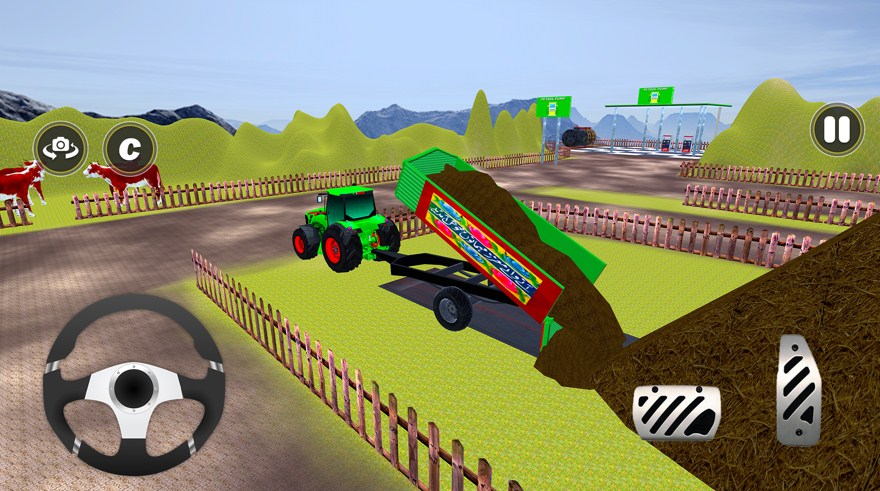Switch camera view with the camera icon
The width and height of the screenshot is (880, 491).
coord(60,148)
